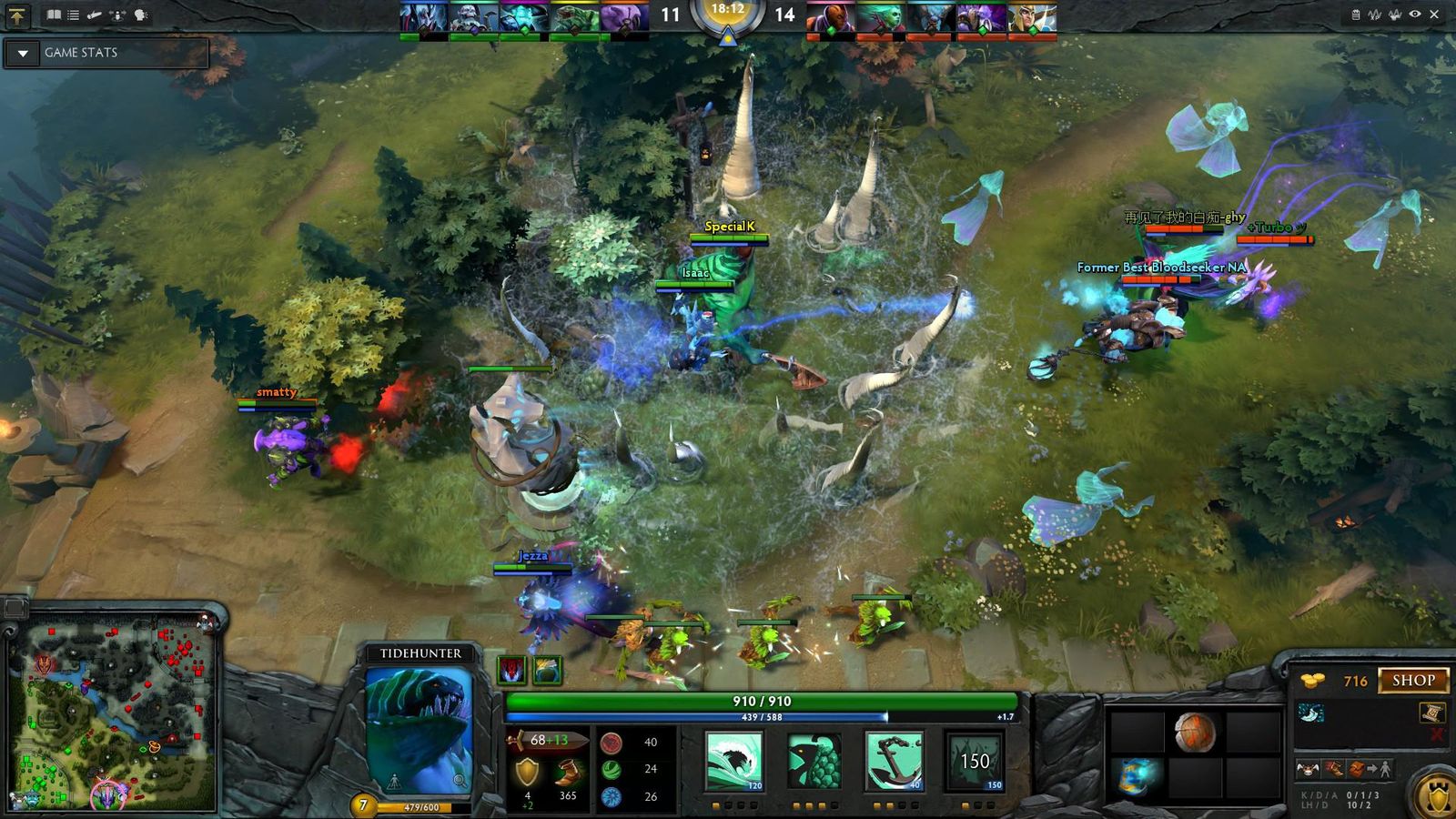Image resolution: width=1456 pixels, height=819 pixels.
Task: Click the quick-buy Blink Dagger item
Action: (1311, 713)
